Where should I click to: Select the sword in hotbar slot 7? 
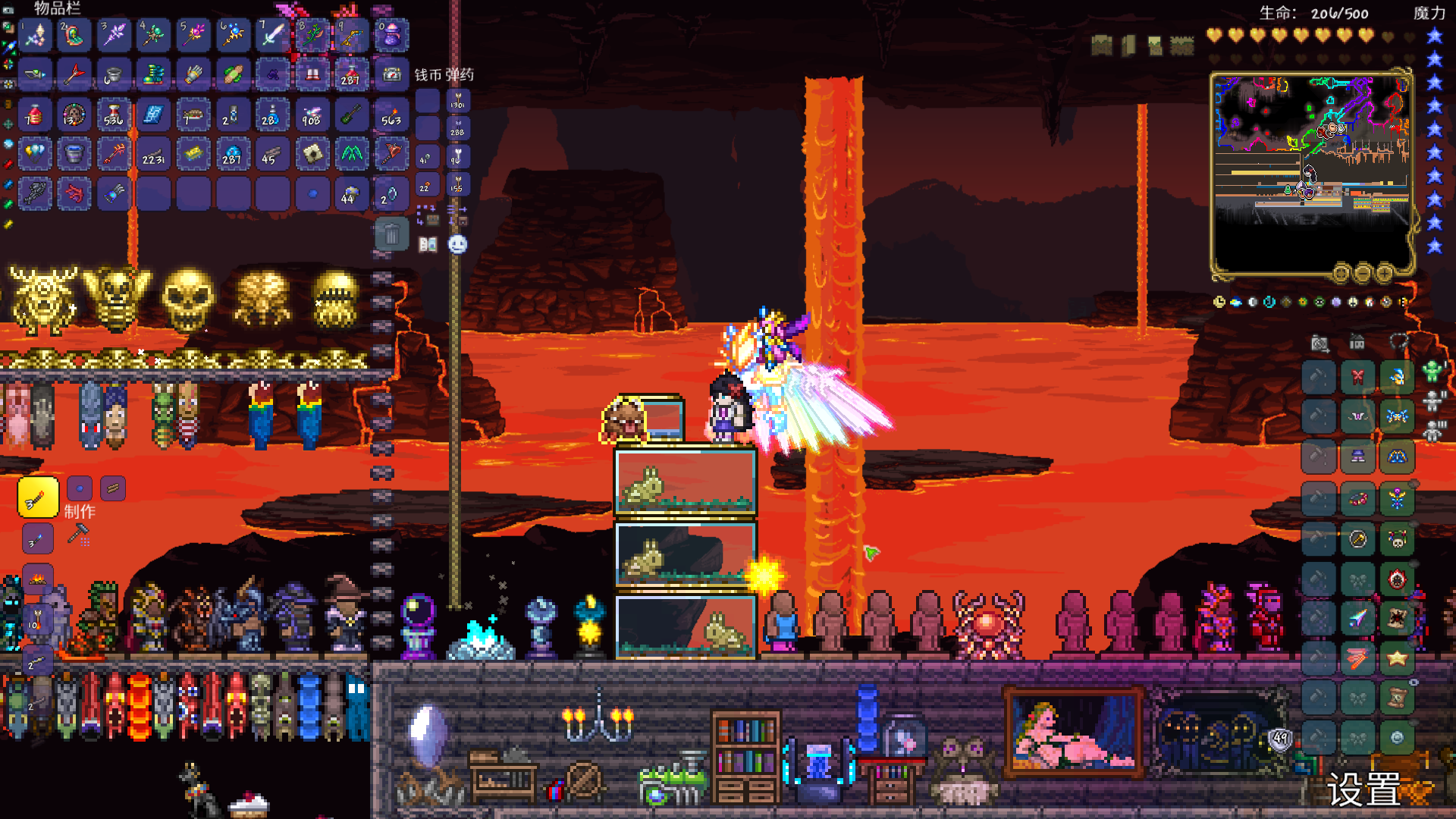(x=271, y=35)
